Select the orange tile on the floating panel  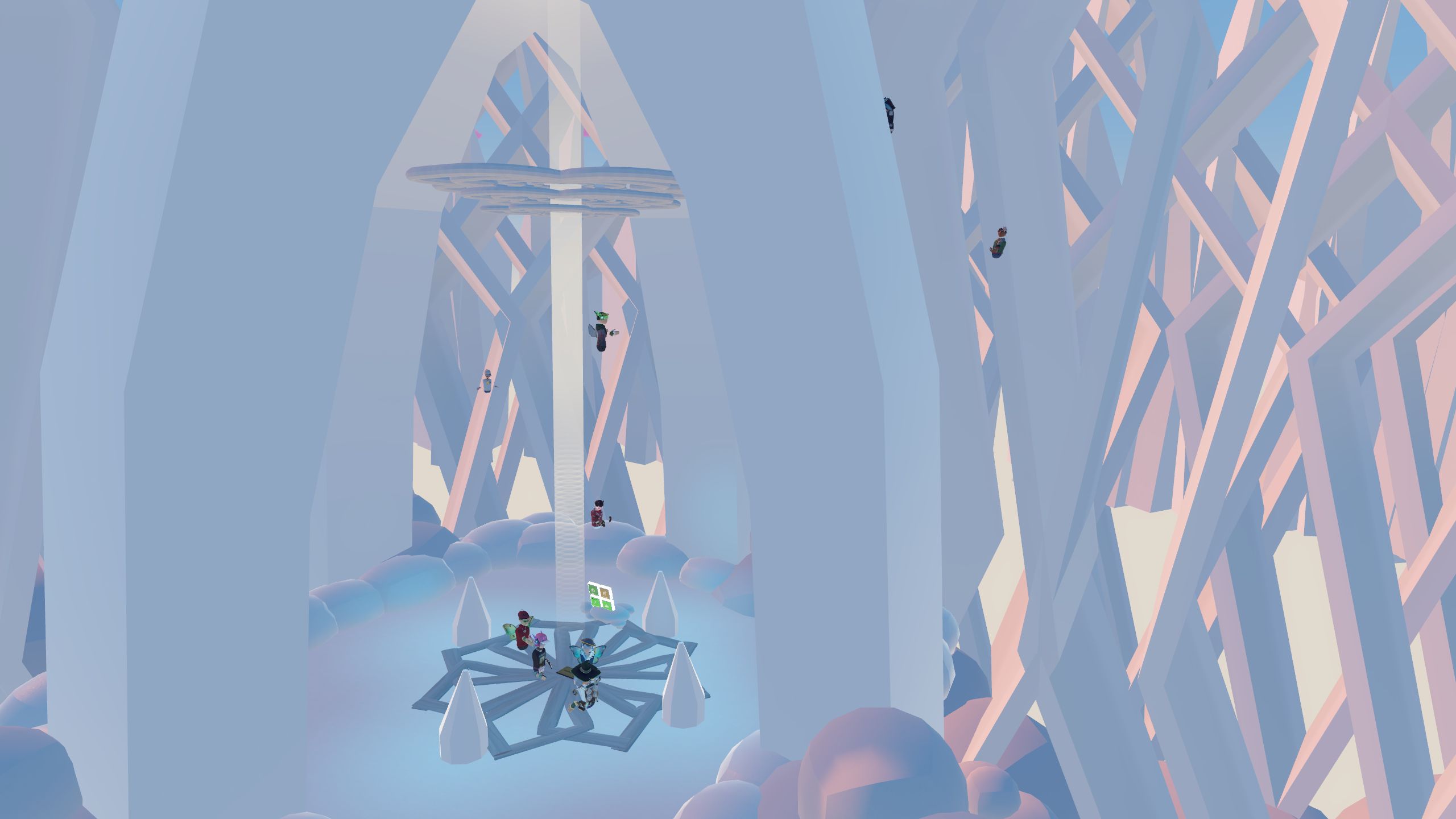(x=605, y=593)
